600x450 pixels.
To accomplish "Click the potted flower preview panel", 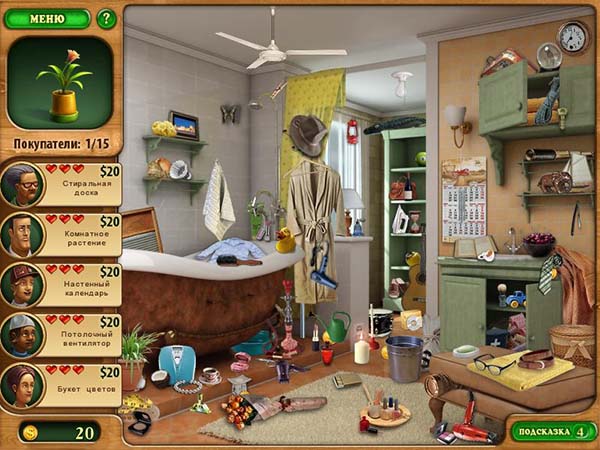I will coord(60,82).
